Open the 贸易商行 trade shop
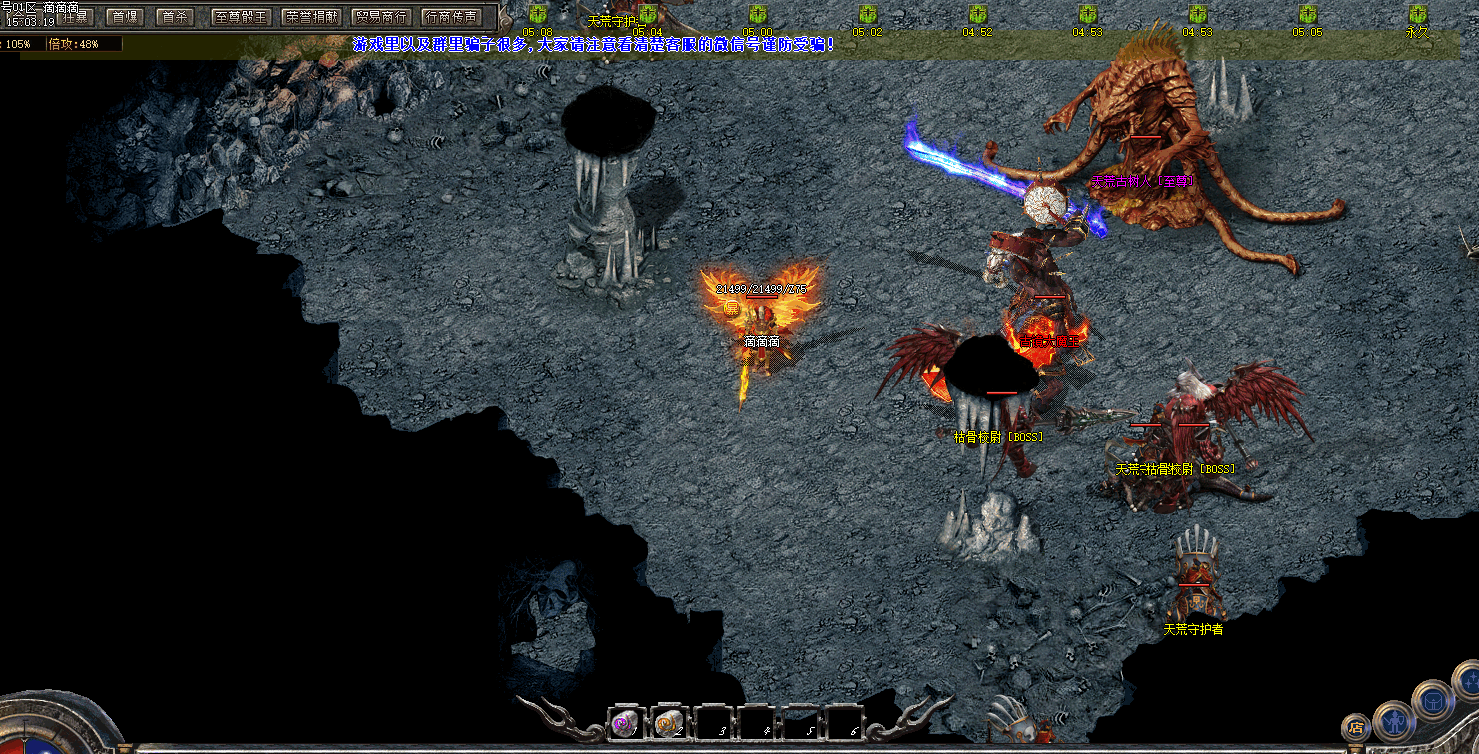Viewport: 1479px width, 754px height. click(381, 17)
